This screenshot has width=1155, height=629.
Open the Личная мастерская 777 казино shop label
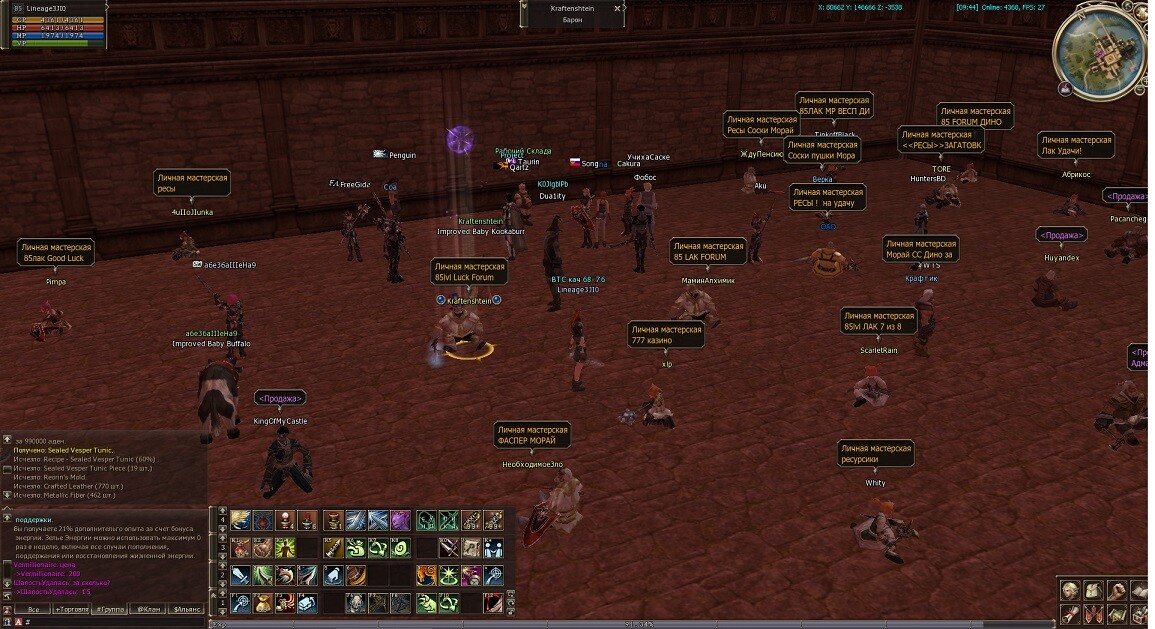667,335
